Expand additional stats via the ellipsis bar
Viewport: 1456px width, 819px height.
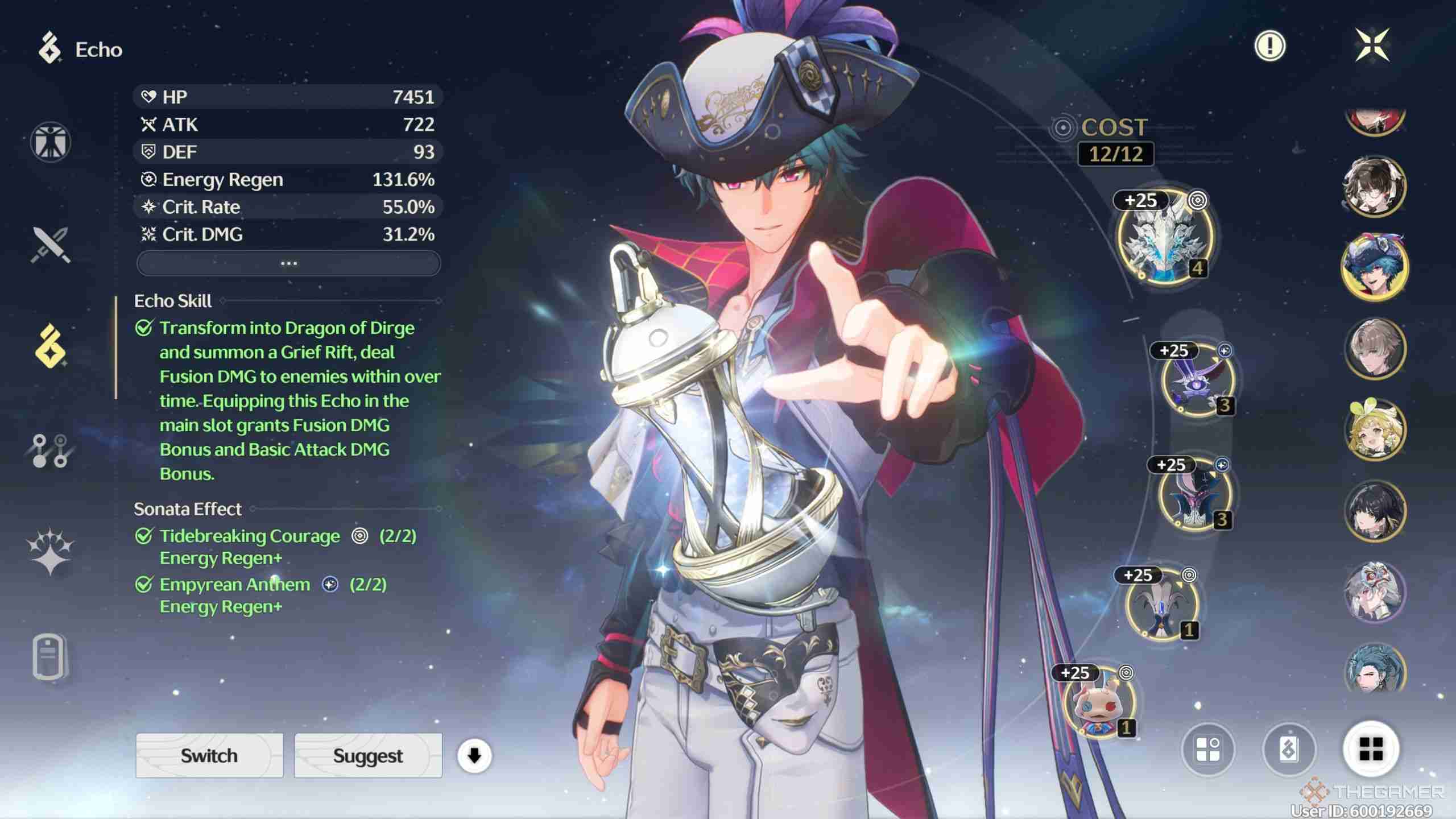288,263
